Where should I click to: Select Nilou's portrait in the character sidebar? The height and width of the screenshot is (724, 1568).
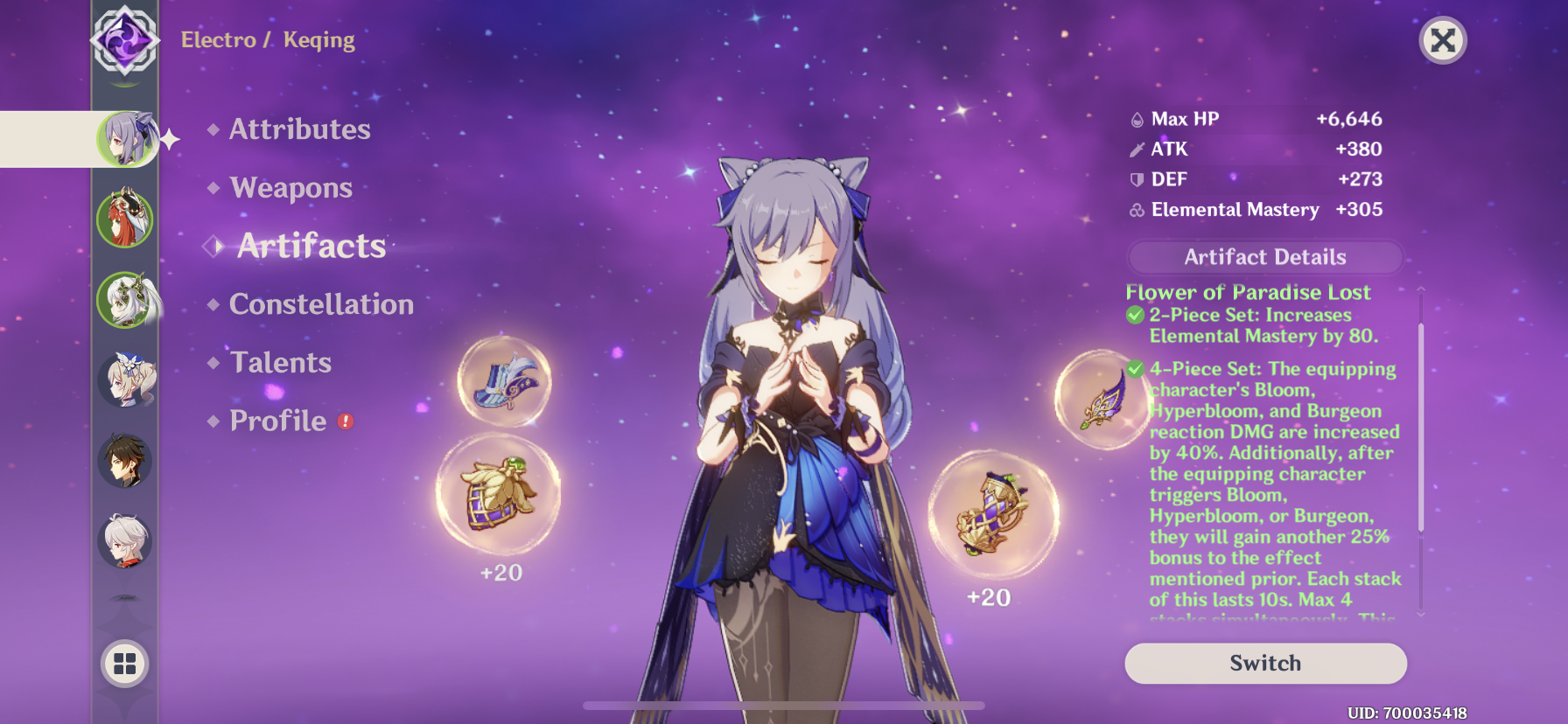point(125,219)
